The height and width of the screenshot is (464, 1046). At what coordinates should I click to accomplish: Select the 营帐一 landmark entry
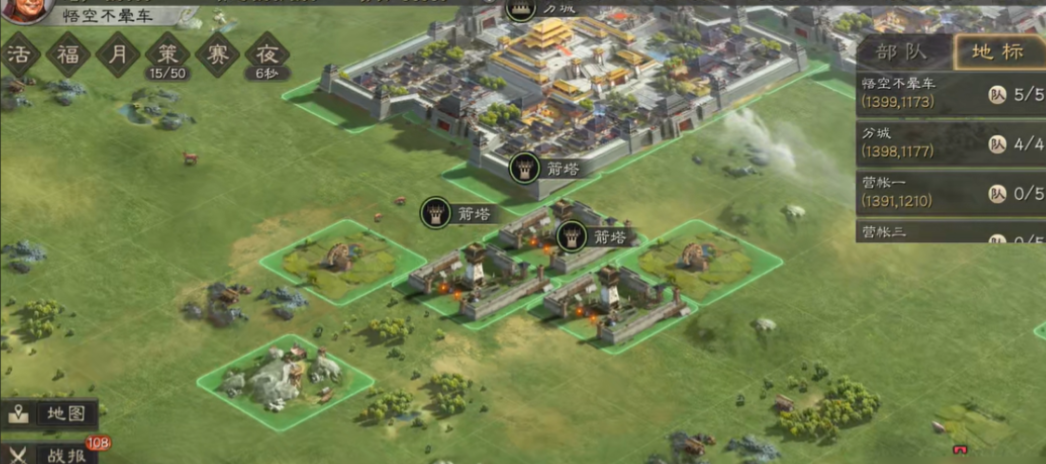point(950,193)
